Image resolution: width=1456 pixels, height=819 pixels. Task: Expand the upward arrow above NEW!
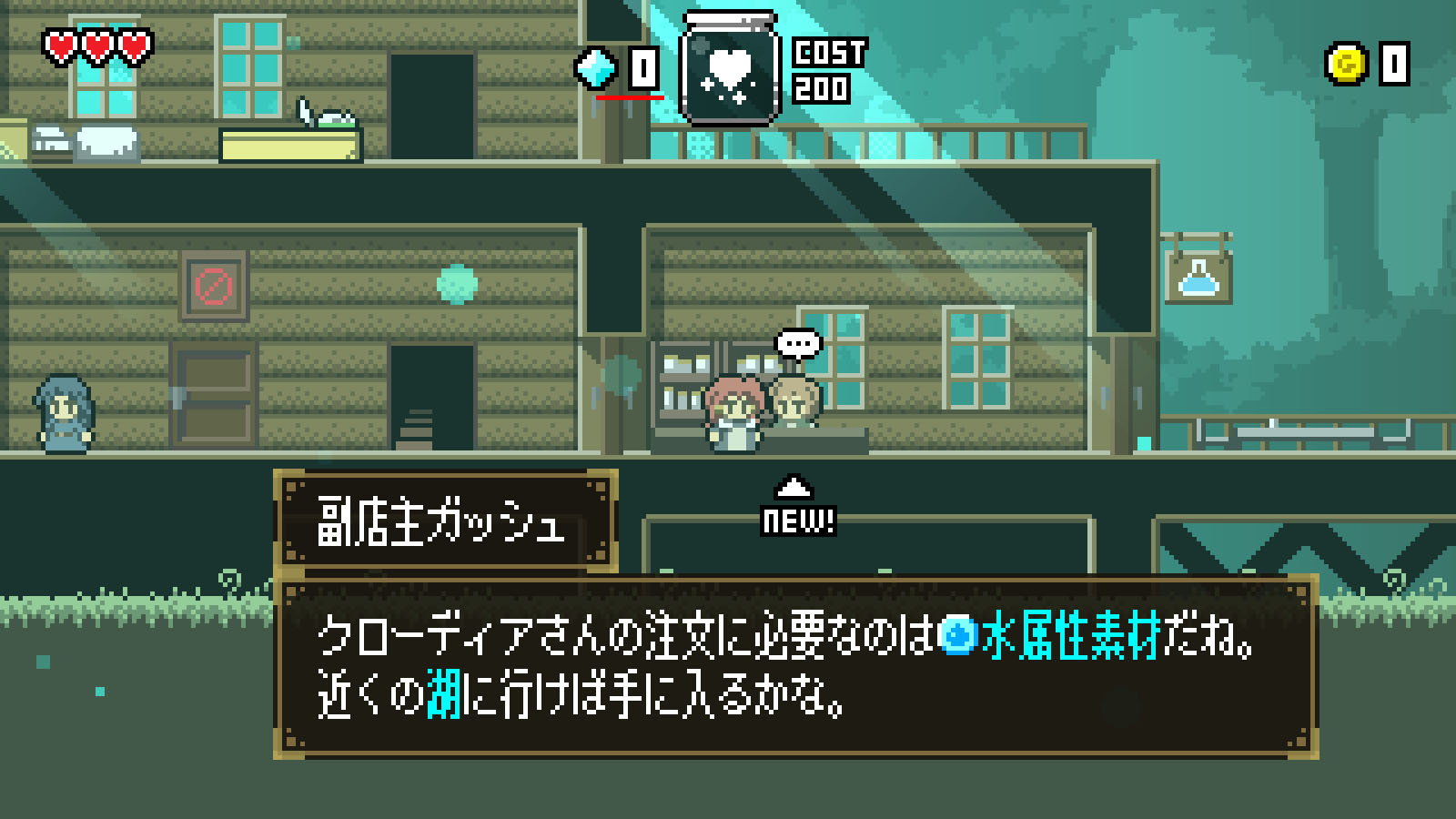click(x=795, y=487)
